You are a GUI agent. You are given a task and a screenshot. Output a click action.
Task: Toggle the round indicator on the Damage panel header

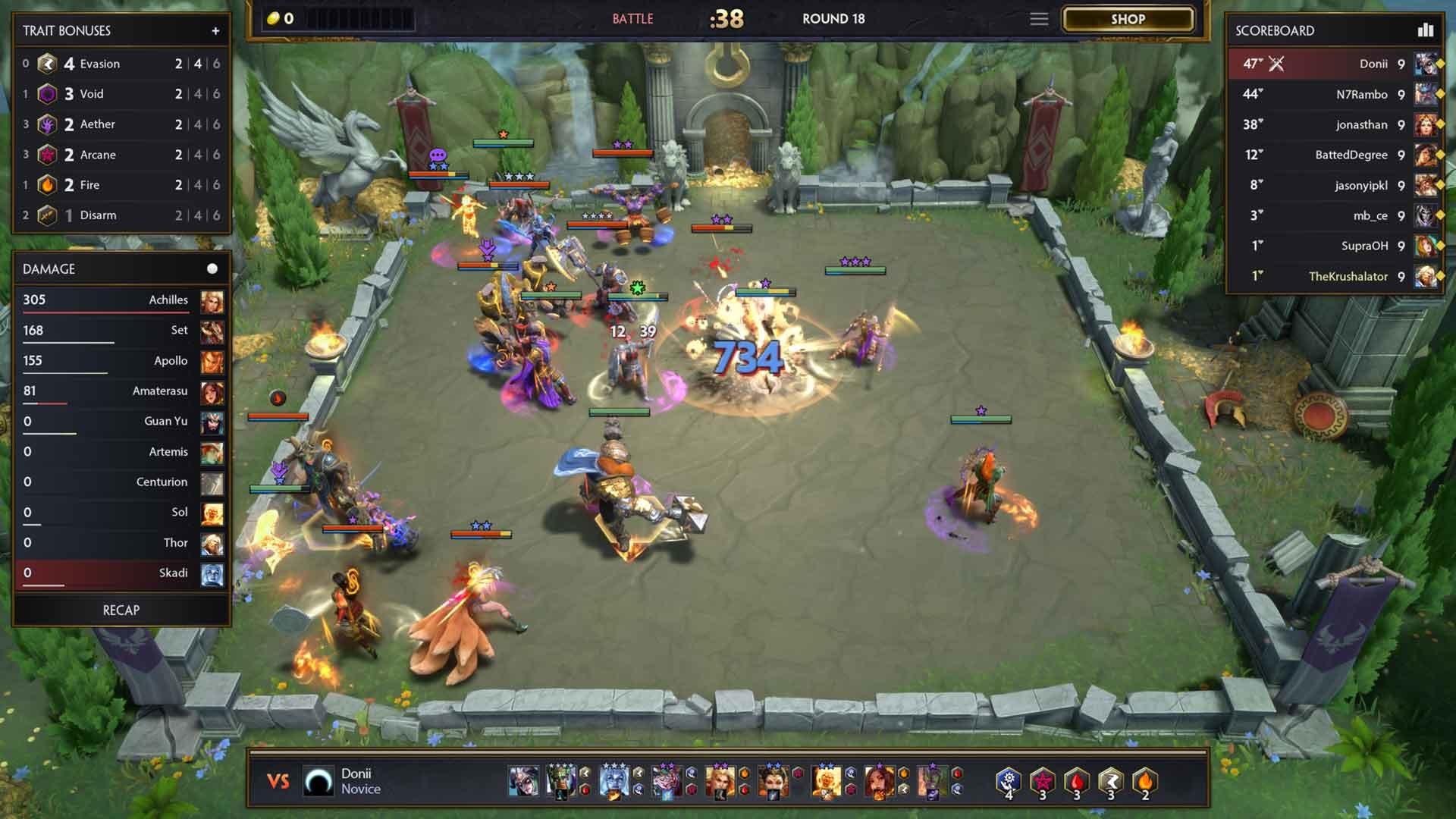click(x=212, y=268)
